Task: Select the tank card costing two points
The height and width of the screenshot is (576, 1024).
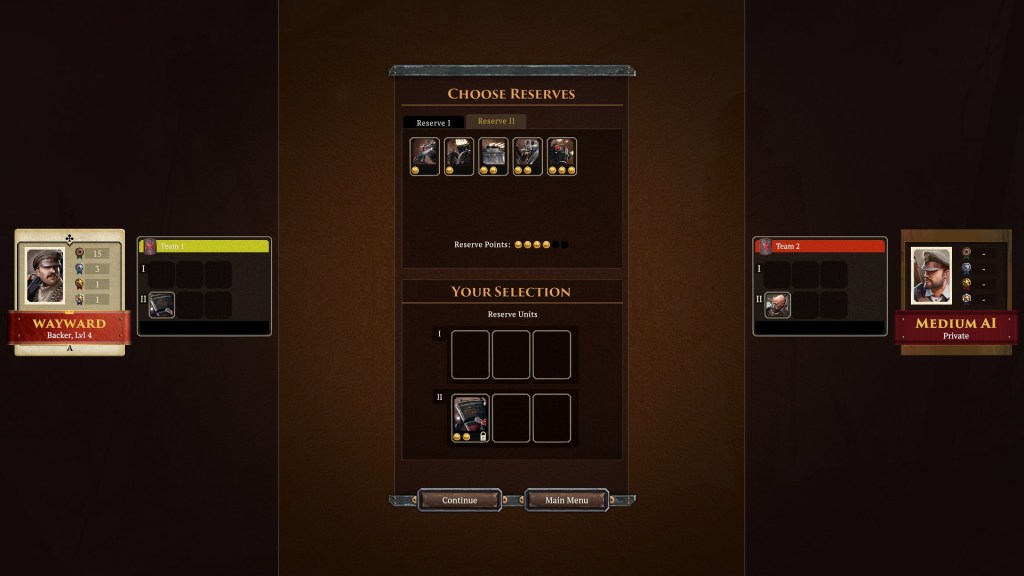Action: coord(494,157)
